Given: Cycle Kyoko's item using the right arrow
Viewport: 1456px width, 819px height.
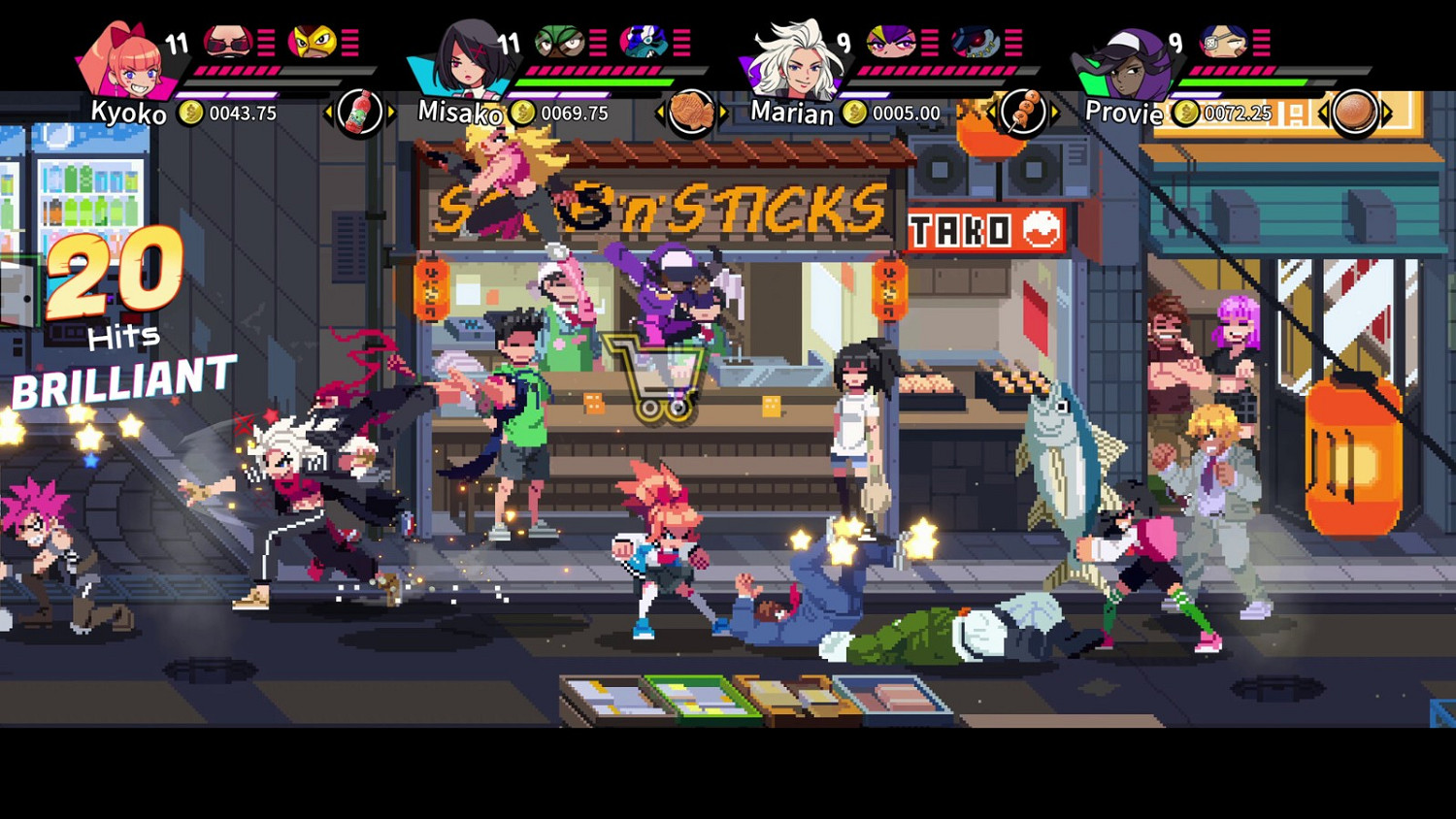Looking at the screenshot, I should pos(389,112).
